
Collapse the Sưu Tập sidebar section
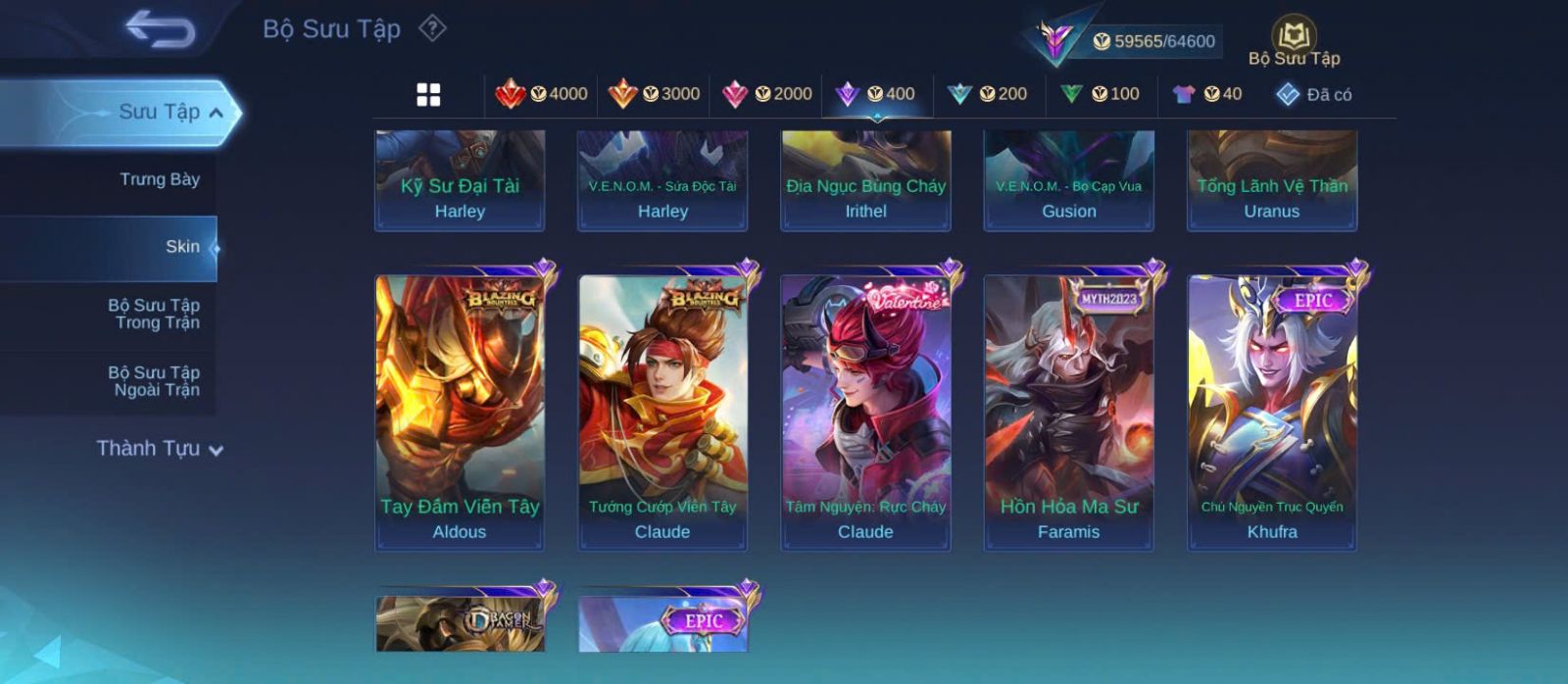coord(216,113)
